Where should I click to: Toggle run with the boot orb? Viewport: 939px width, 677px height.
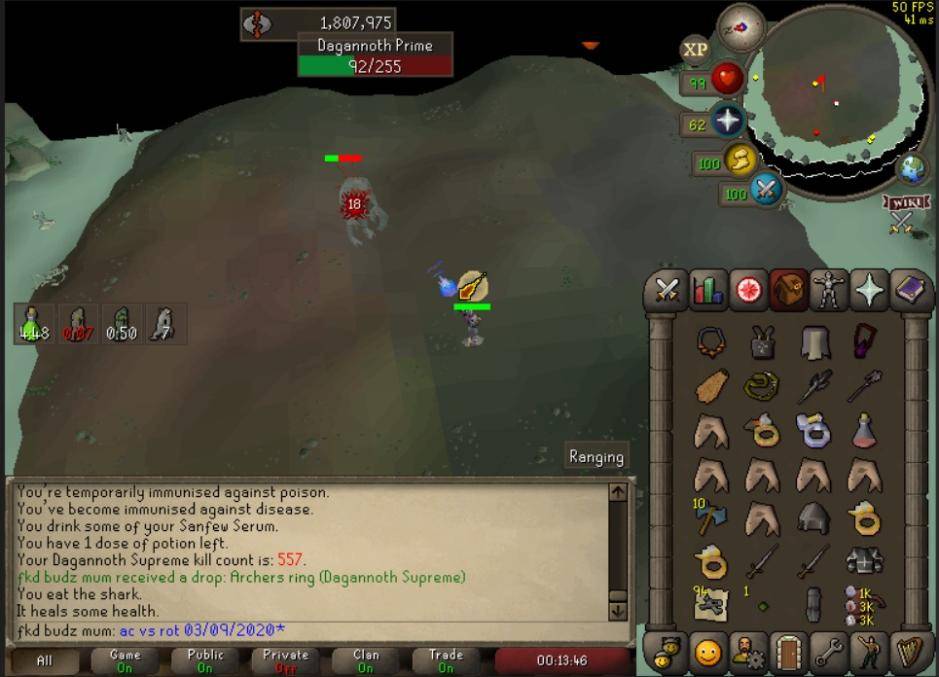coord(740,160)
